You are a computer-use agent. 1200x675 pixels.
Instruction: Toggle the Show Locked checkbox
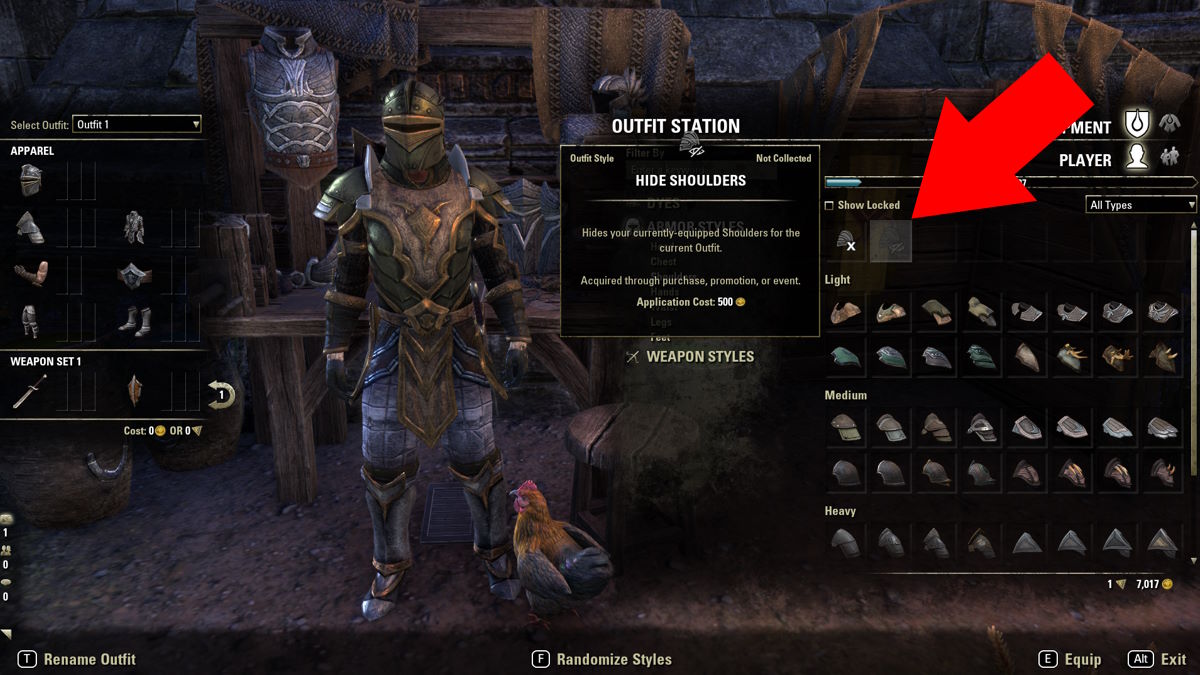(829, 205)
